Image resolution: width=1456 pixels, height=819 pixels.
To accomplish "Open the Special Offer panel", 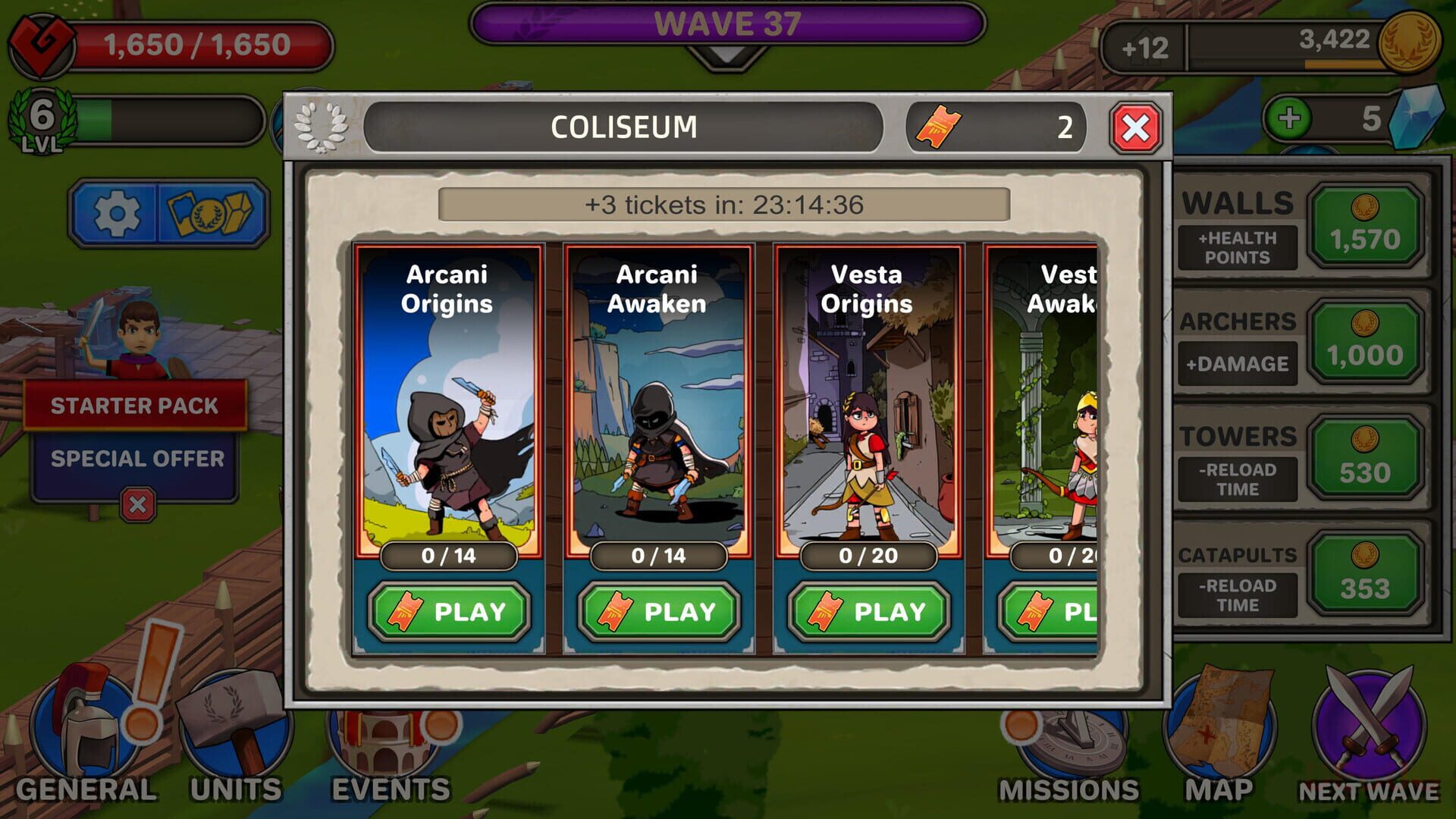I will click(x=137, y=457).
